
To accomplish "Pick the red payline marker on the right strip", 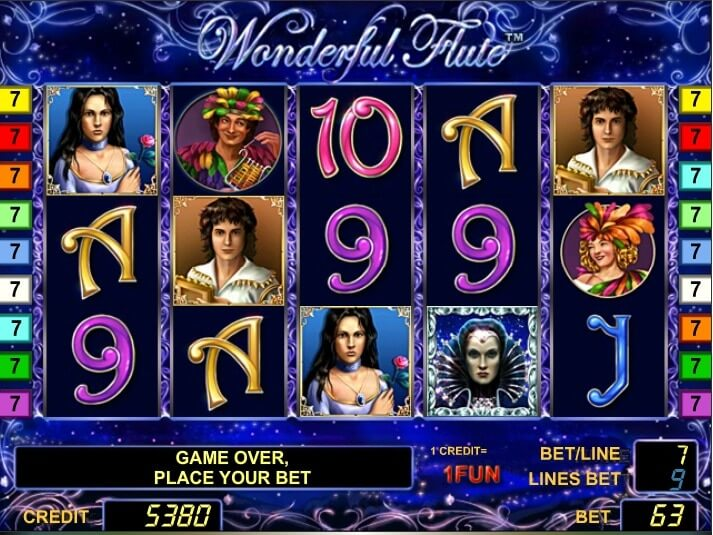I will pyautogui.click(x=695, y=137).
